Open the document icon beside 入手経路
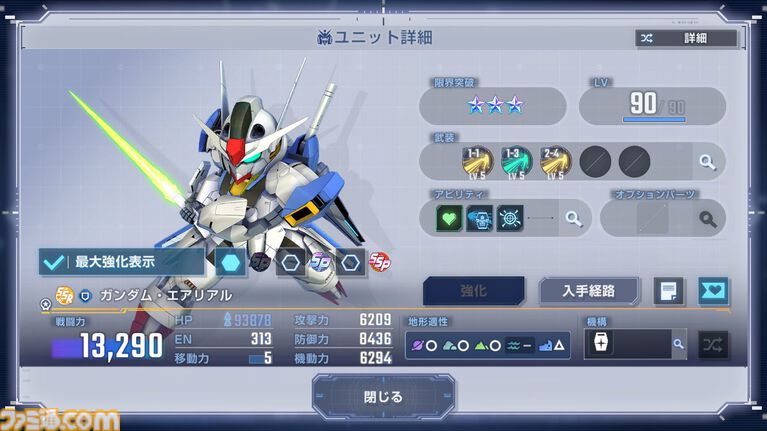This screenshot has height=431, width=767. [x=668, y=291]
